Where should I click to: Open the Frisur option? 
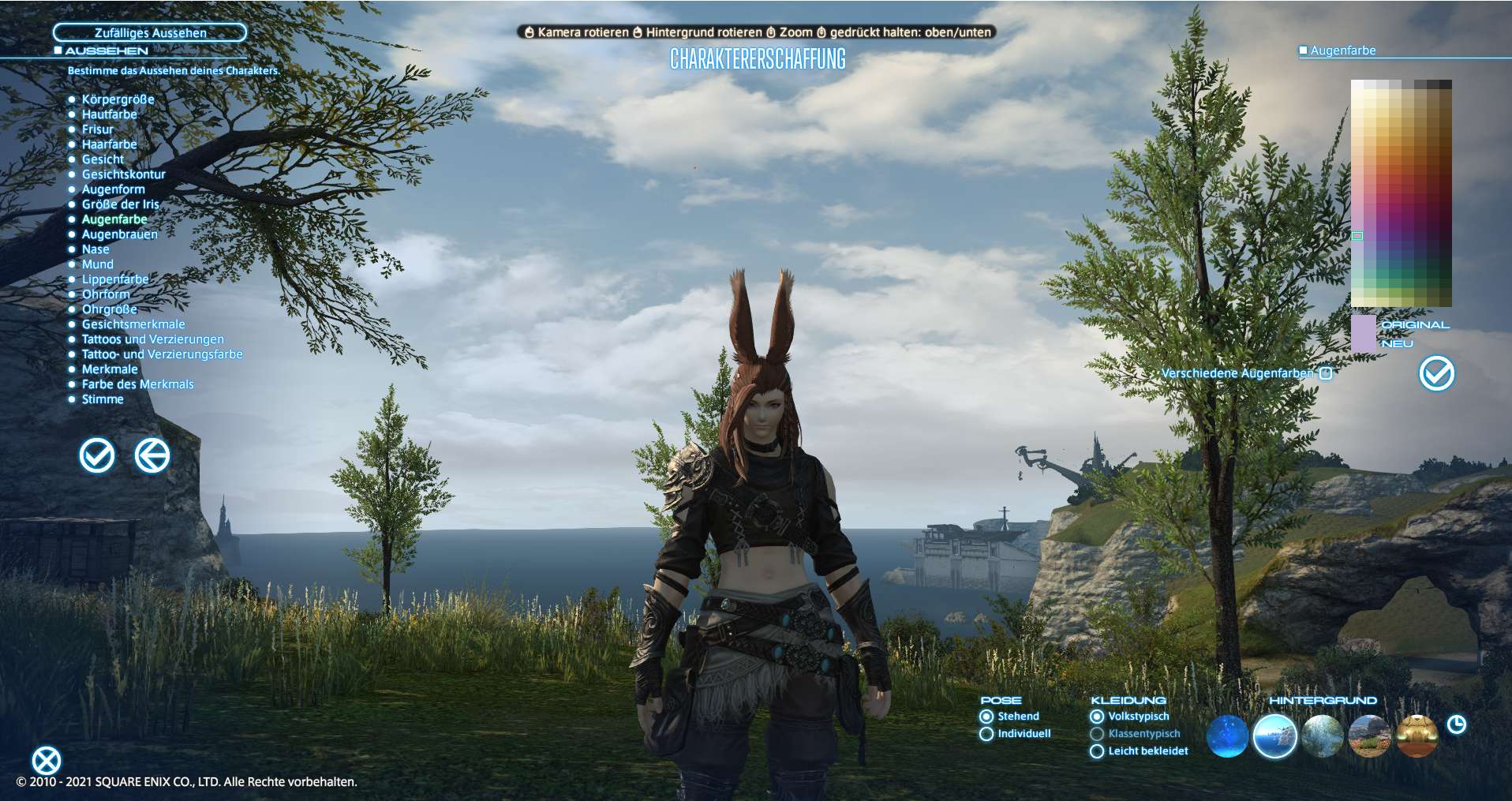pos(97,129)
